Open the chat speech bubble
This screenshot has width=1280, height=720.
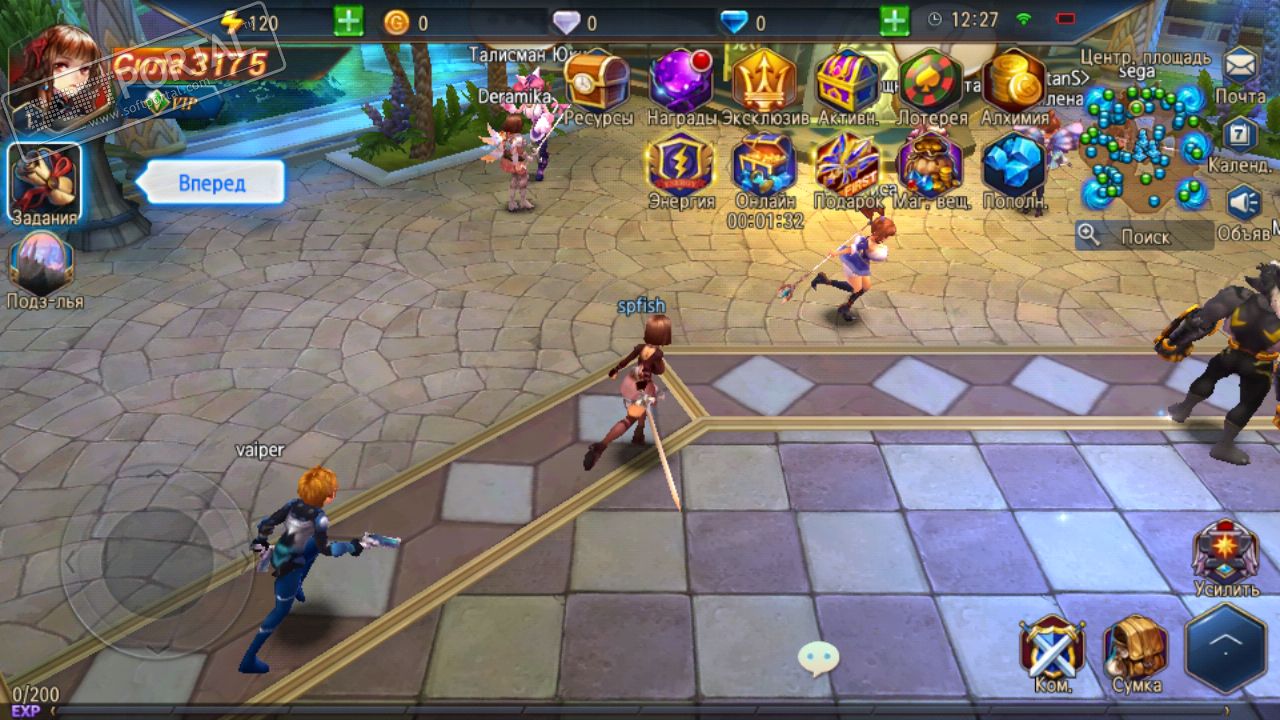pos(818,658)
